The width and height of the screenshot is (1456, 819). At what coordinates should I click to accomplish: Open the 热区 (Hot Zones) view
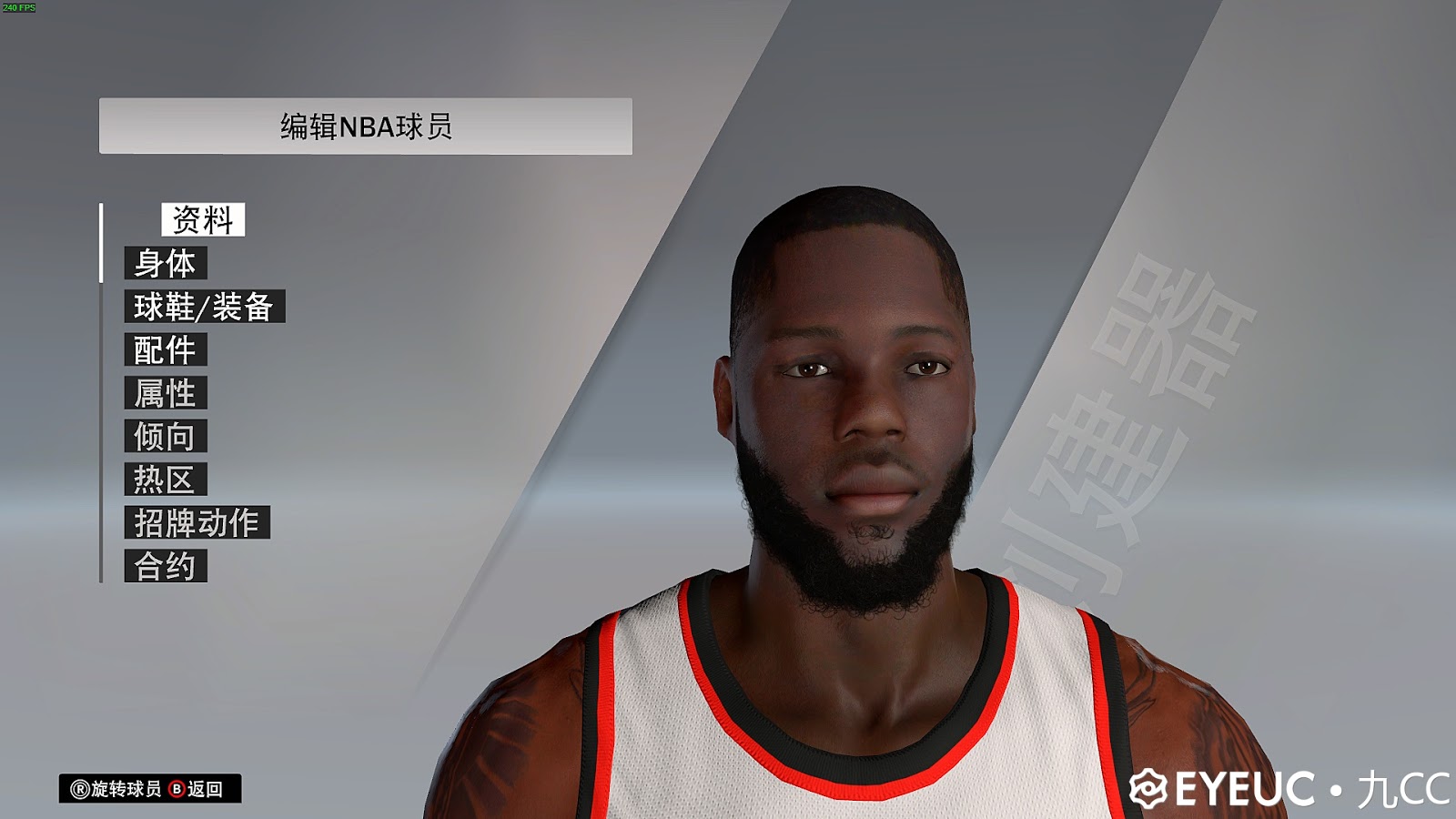point(164,480)
